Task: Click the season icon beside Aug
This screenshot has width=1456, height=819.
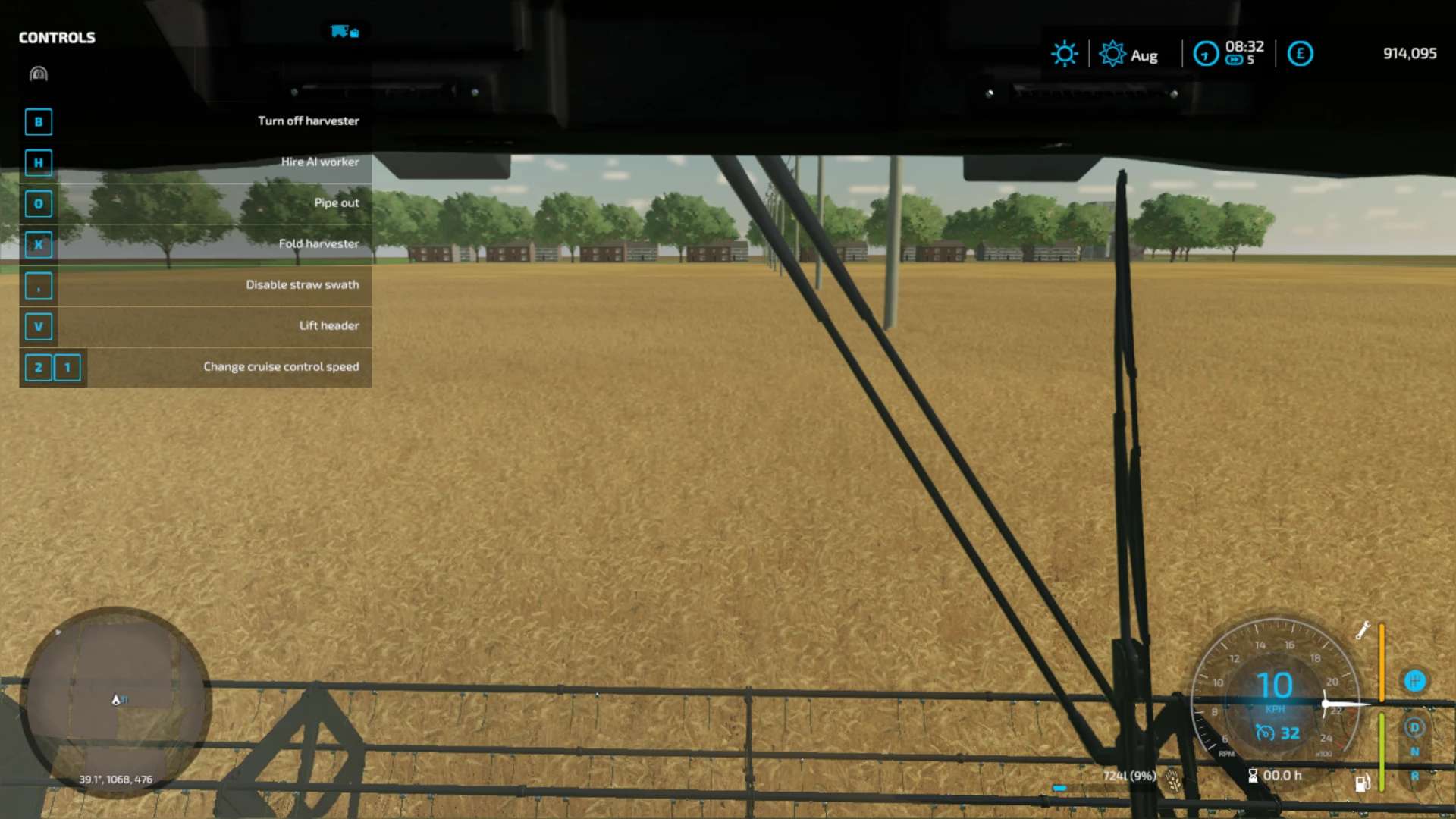Action: [x=1112, y=54]
